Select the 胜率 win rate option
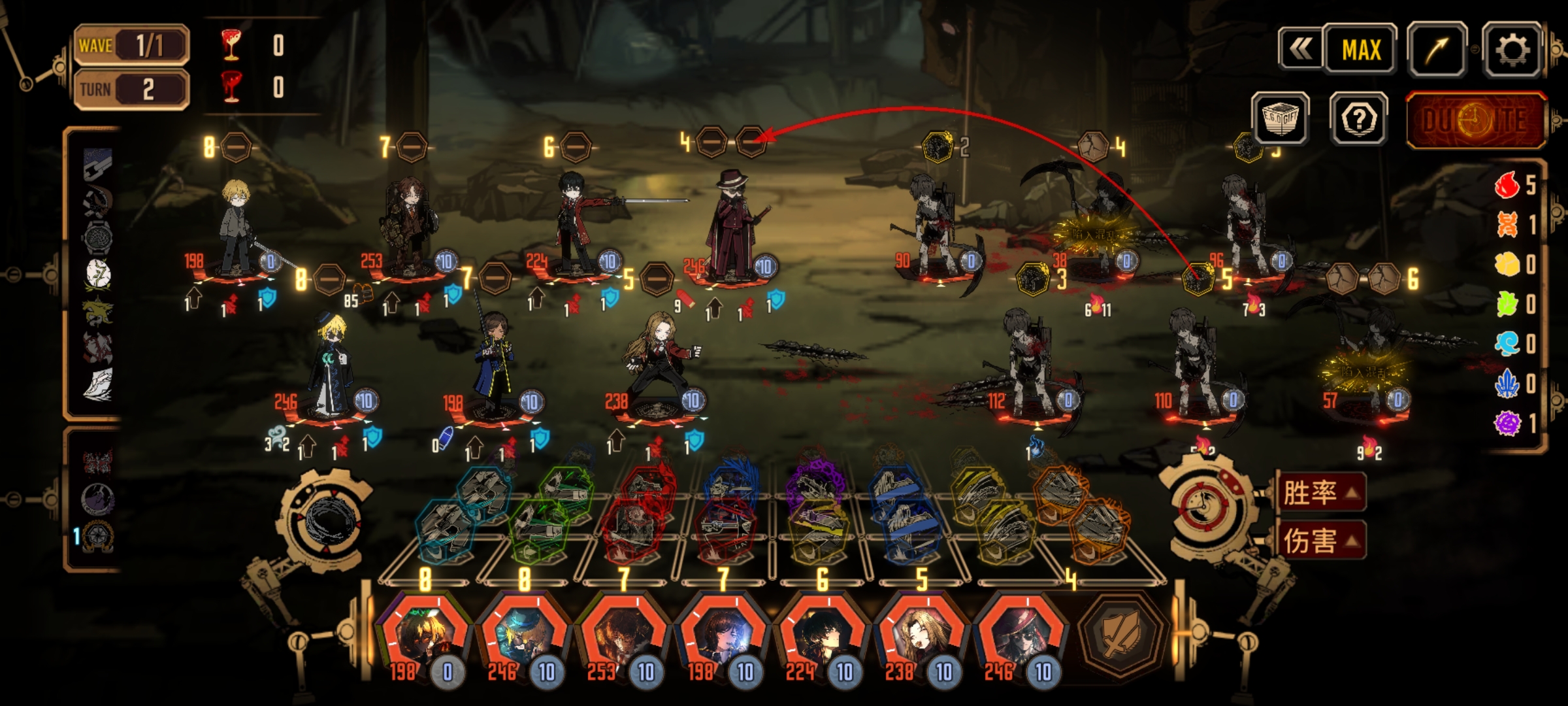This screenshot has width=1568, height=706. [1321, 492]
